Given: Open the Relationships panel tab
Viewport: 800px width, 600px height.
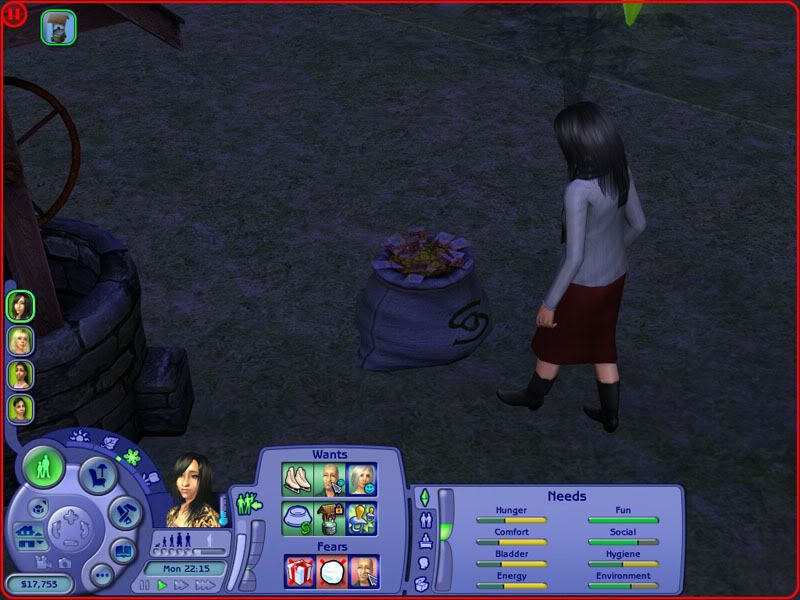Looking at the screenshot, I should click(x=424, y=520).
